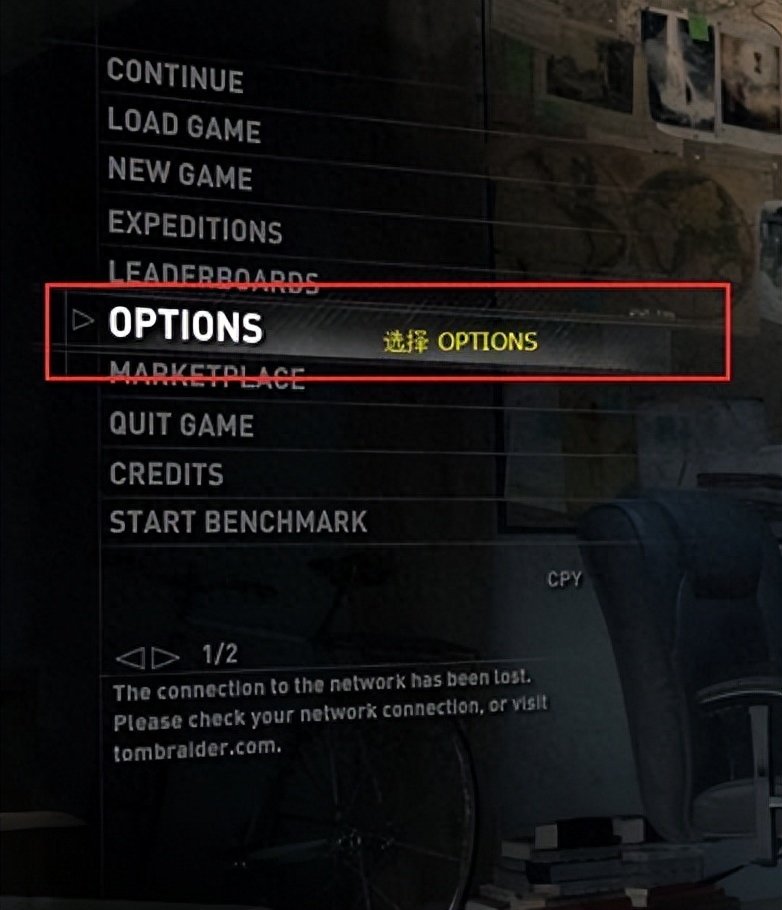Open the Expeditions mode

click(195, 226)
